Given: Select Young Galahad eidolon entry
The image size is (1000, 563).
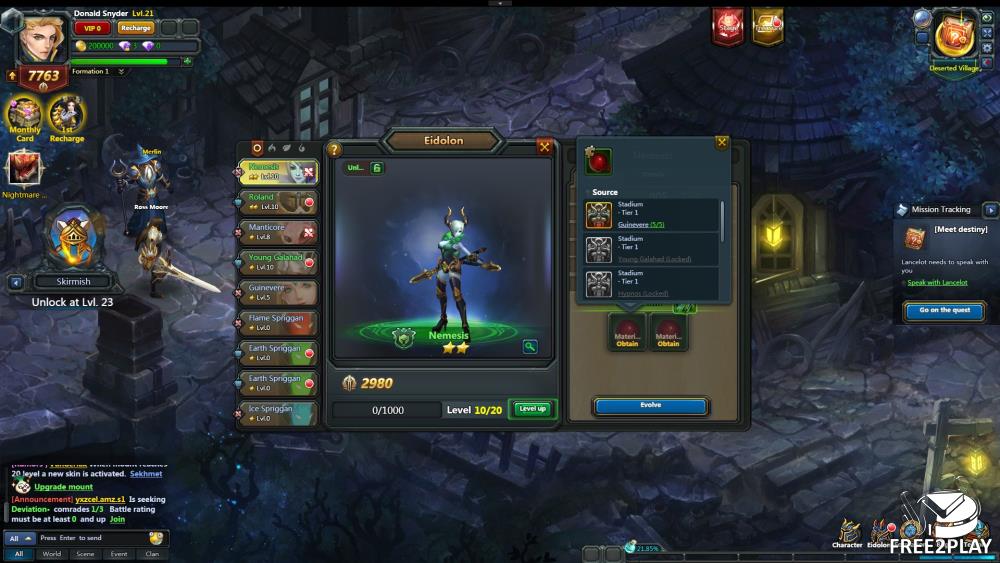Looking at the screenshot, I should click(278, 262).
